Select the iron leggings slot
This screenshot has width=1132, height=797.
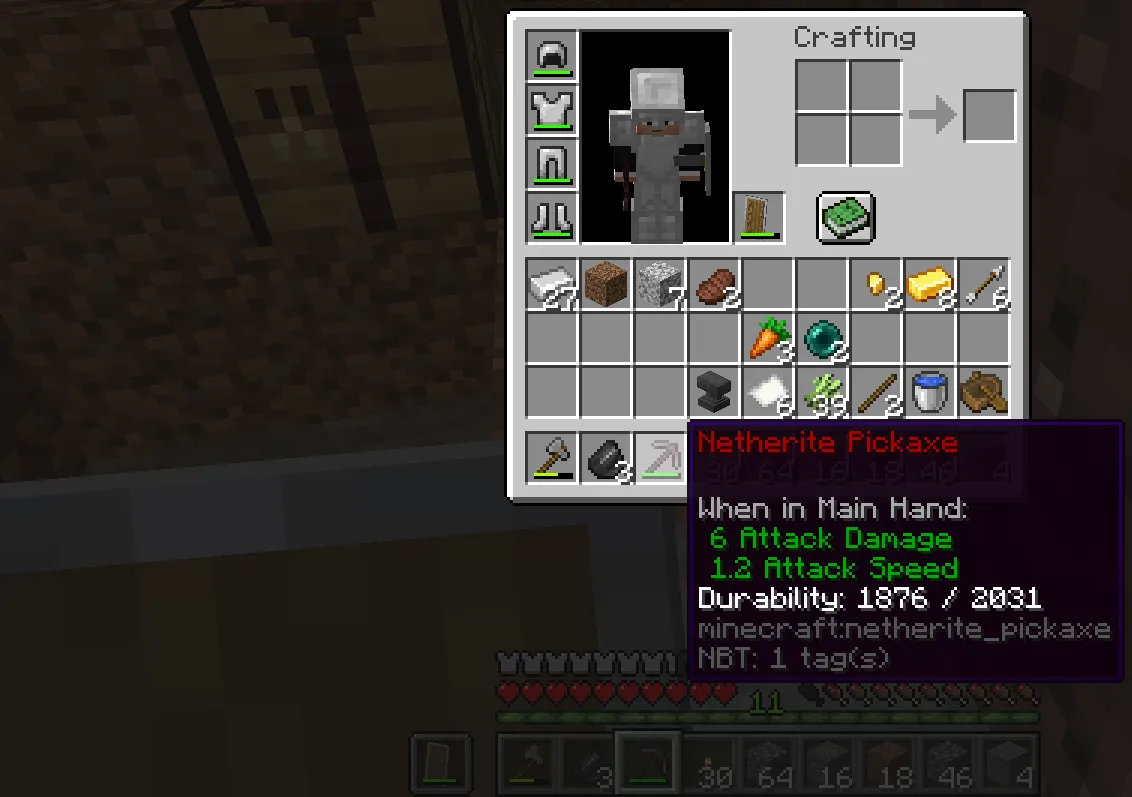pos(552,164)
